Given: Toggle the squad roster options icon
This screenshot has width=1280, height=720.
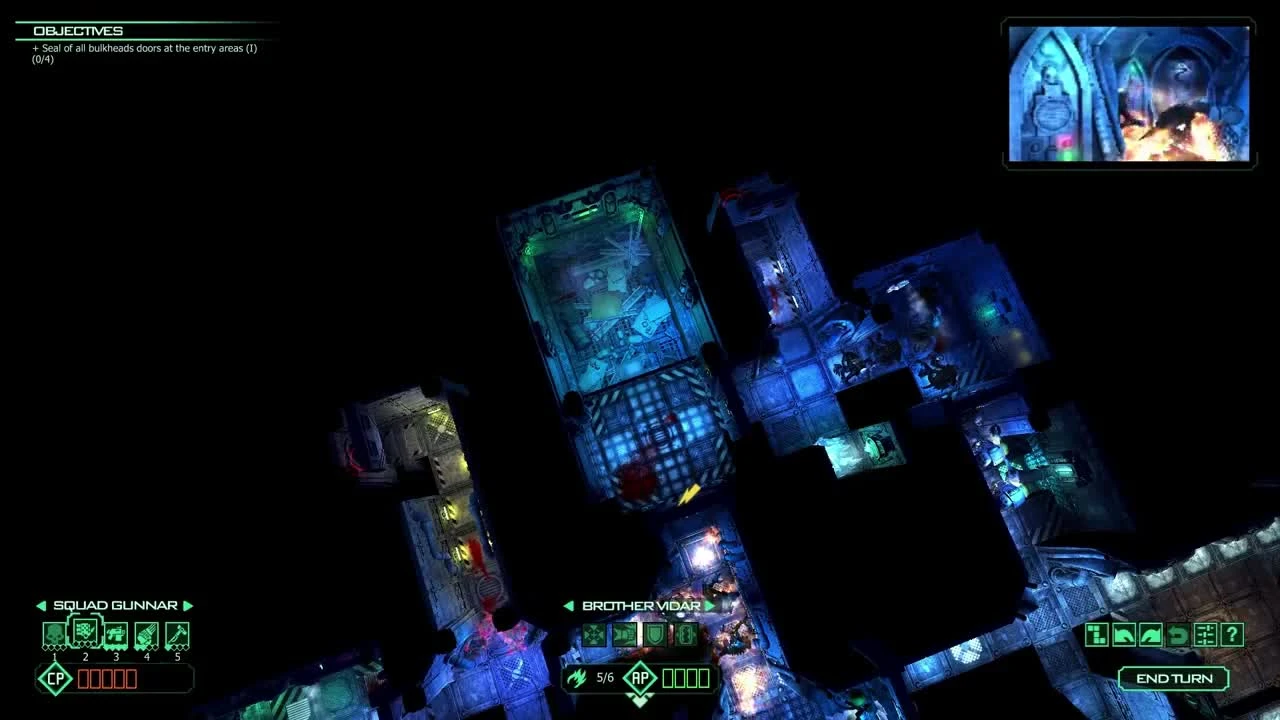Looking at the screenshot, I should click(1205, 634).
